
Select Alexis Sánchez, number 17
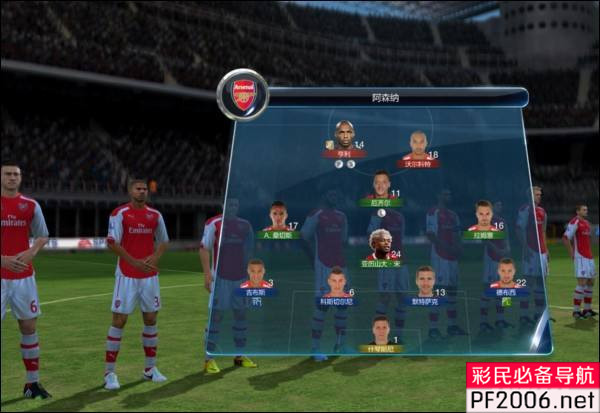pyautogui.click(x=278, y=221)
